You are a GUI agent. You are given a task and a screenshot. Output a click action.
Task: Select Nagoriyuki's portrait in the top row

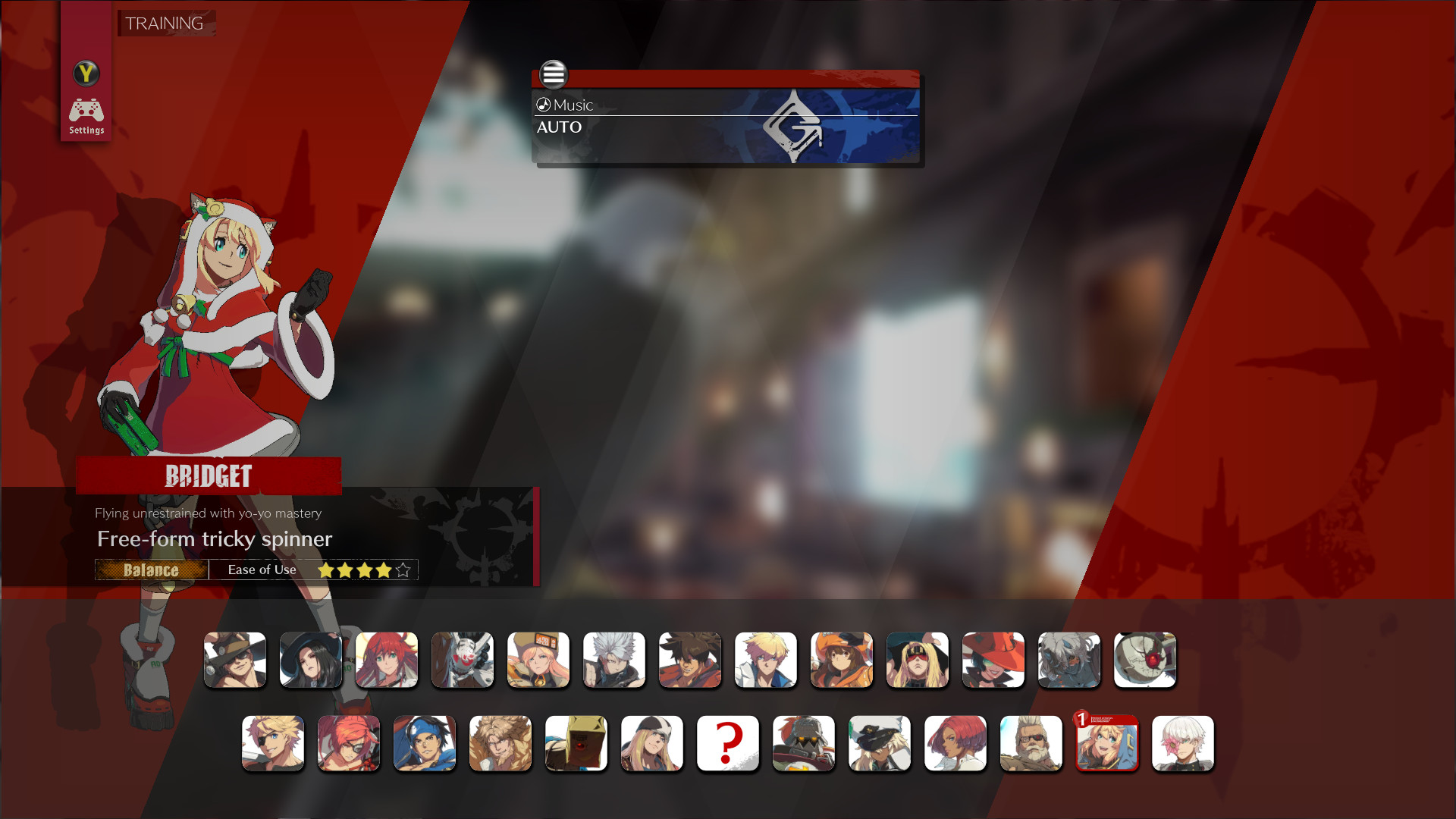(x=1069, y=660)
